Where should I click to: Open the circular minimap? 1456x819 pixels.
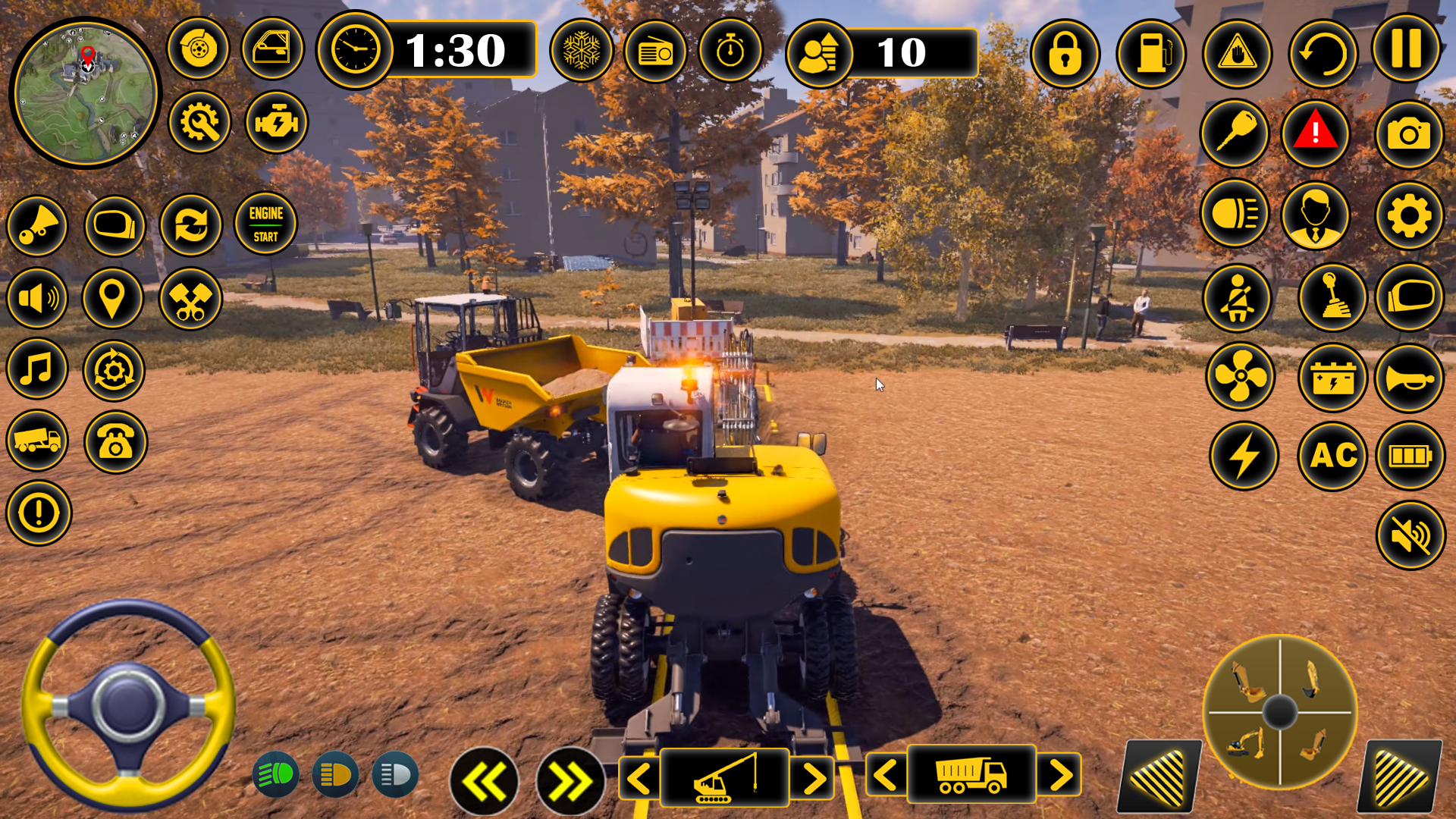85,94
